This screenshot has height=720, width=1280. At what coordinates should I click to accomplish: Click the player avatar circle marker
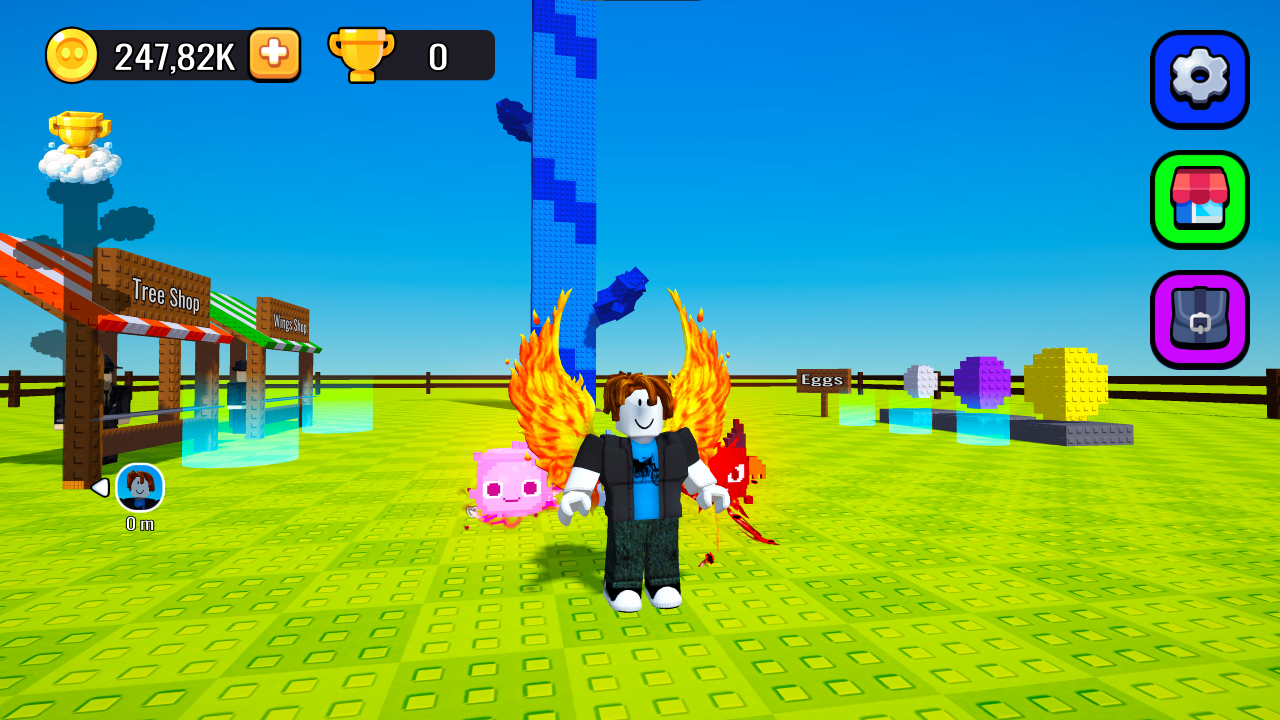tap(138, 487)
